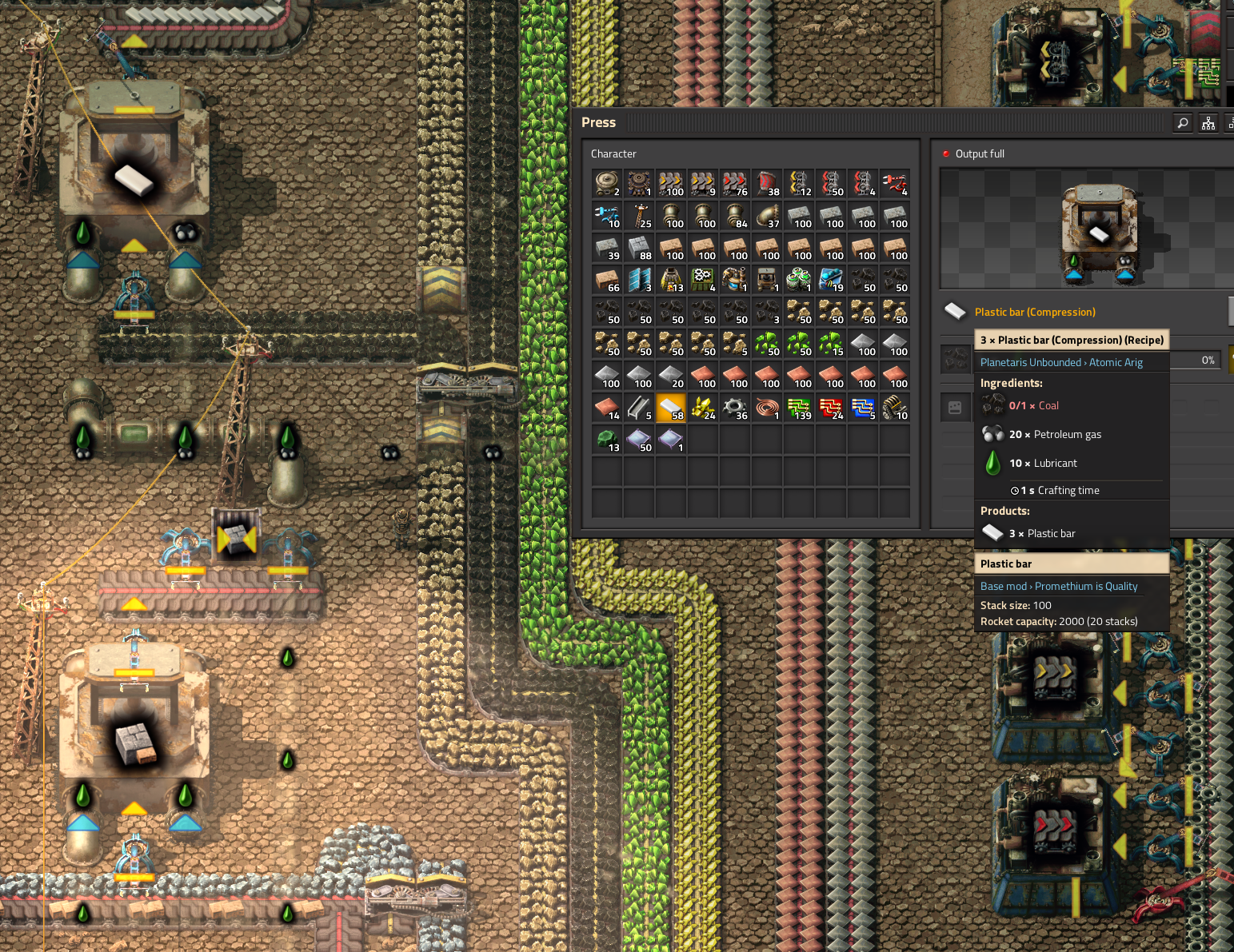Viewport: 1234px width, 952px height.
Task: Grab the power pole stack of 25
Action: [639, 216]
